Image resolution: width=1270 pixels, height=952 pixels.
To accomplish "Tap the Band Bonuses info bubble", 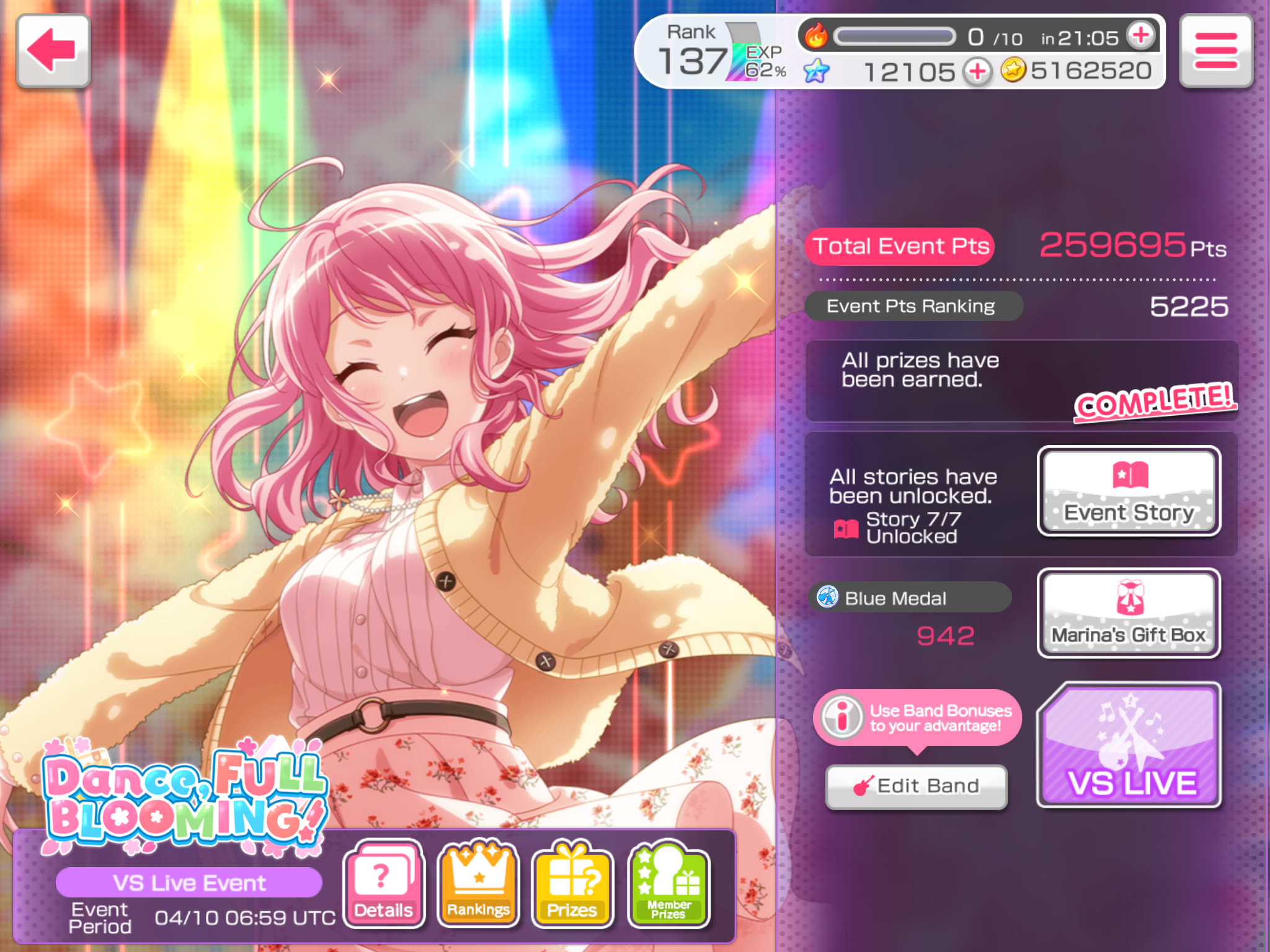I will [917, 718].
